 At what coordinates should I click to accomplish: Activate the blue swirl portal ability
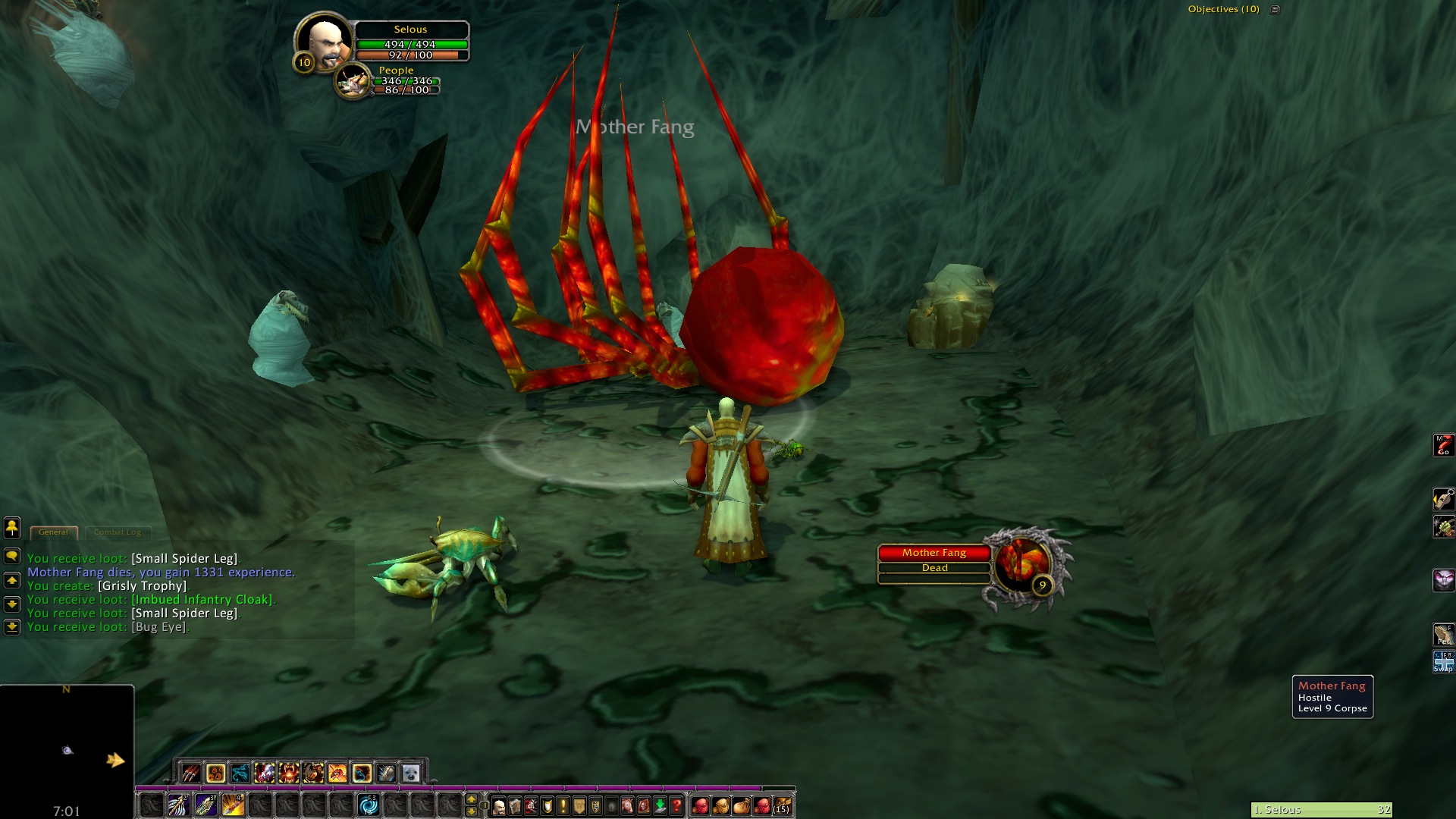click(369, 805)
